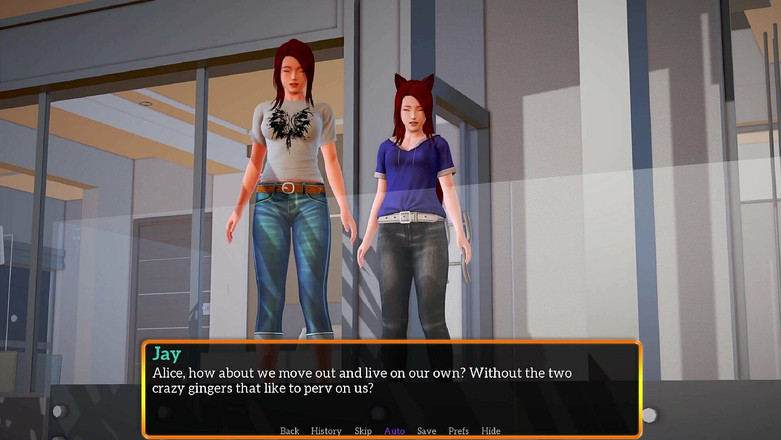Image resolution: width=781 pixels, height=440 pixels.
Task: Open the Save game menu
Action: [426, 431]
